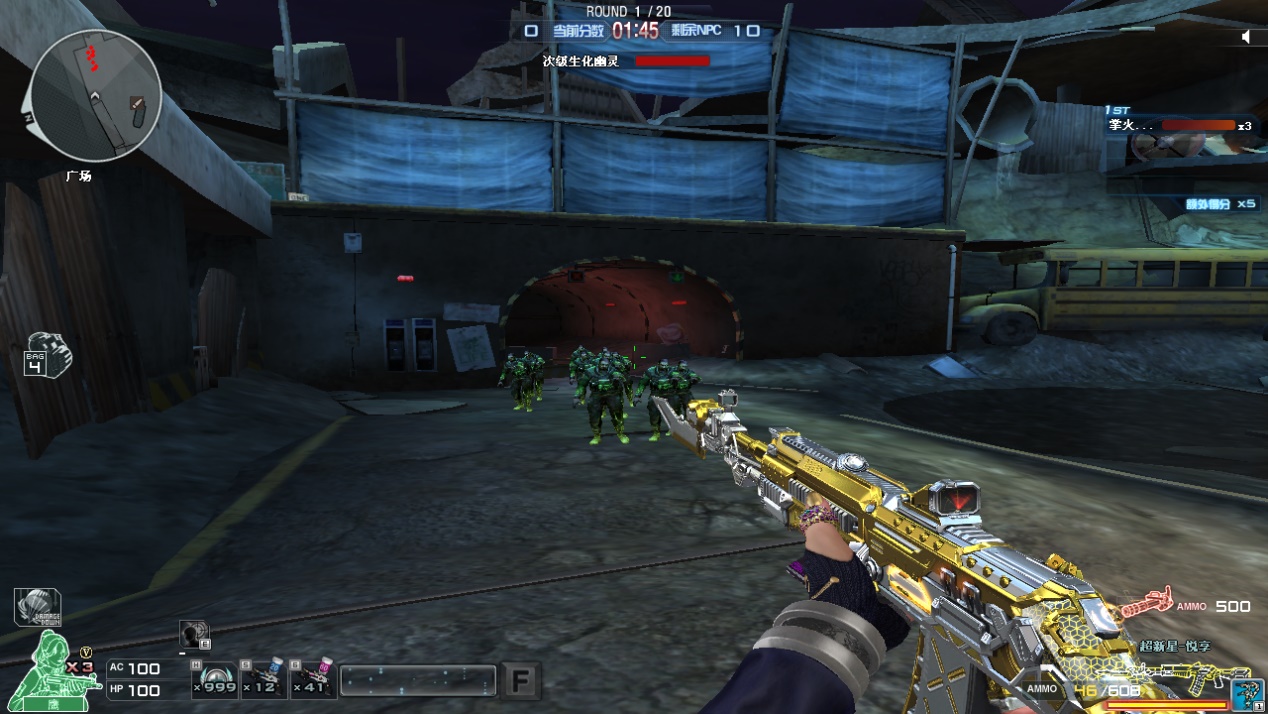Click the Damage Down parachute icon

pos(37,606)
